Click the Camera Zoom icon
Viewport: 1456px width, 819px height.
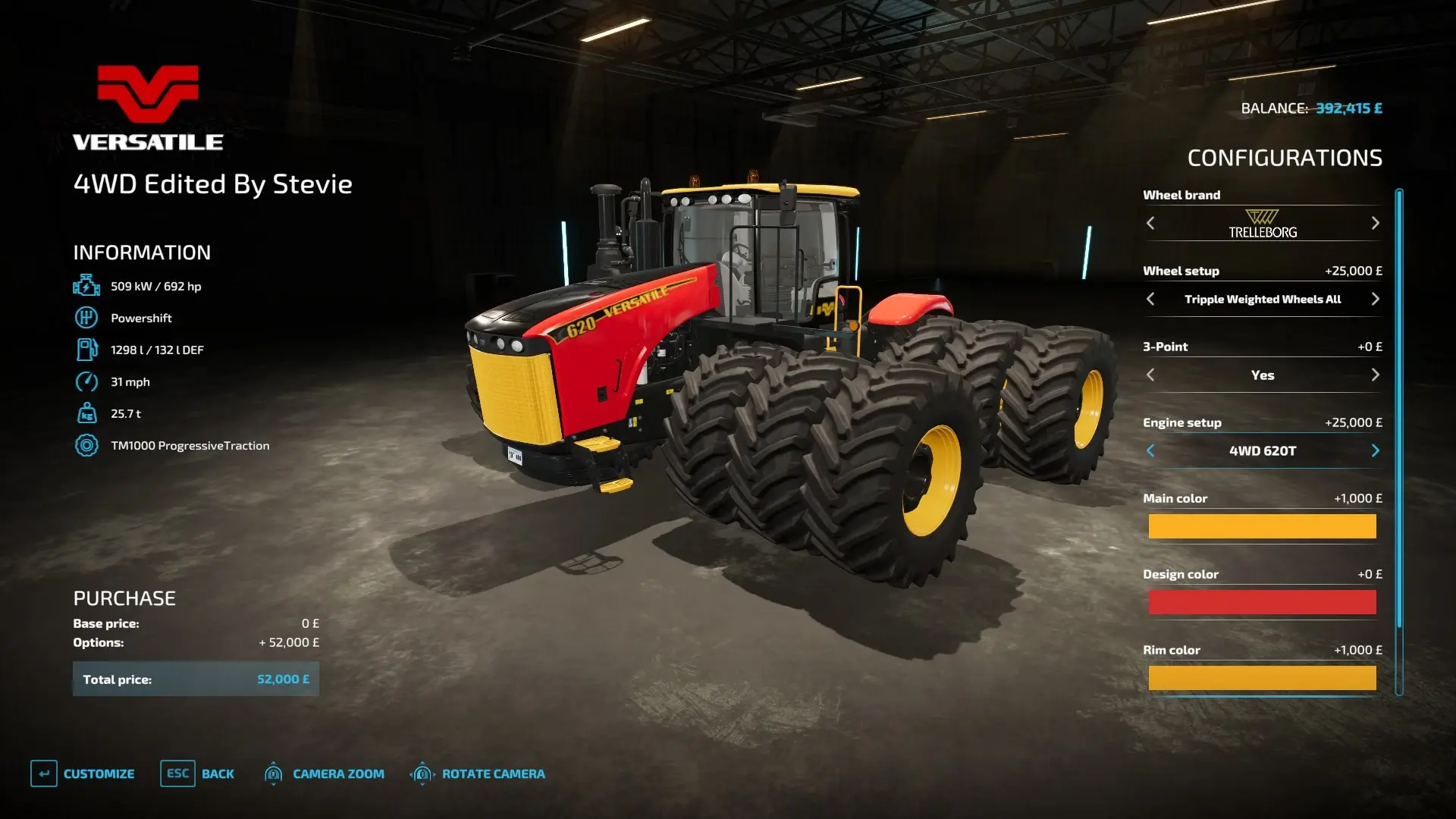pos(273,773)
